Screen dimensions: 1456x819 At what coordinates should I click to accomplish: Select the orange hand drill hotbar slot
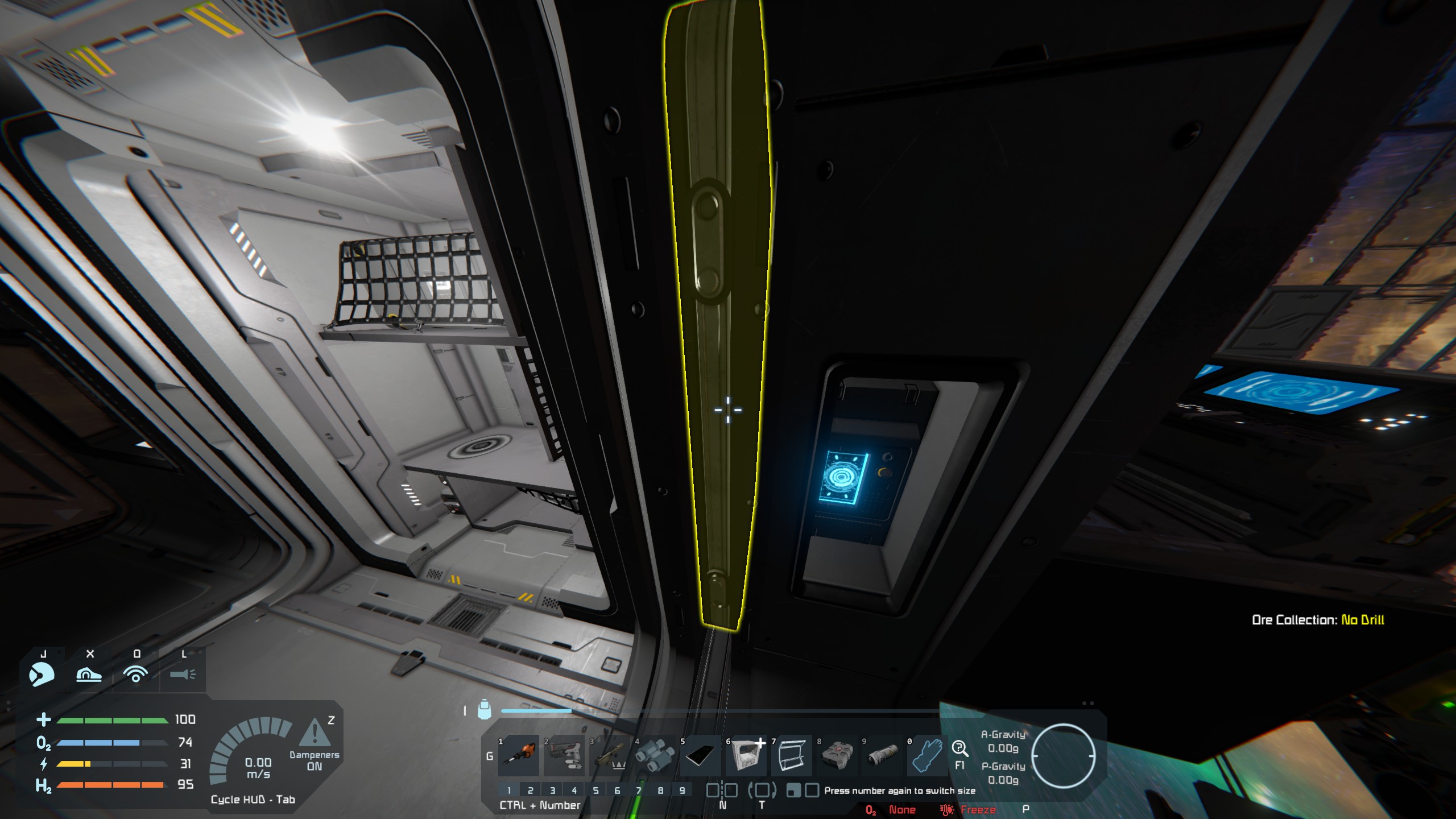click(519, 756)
